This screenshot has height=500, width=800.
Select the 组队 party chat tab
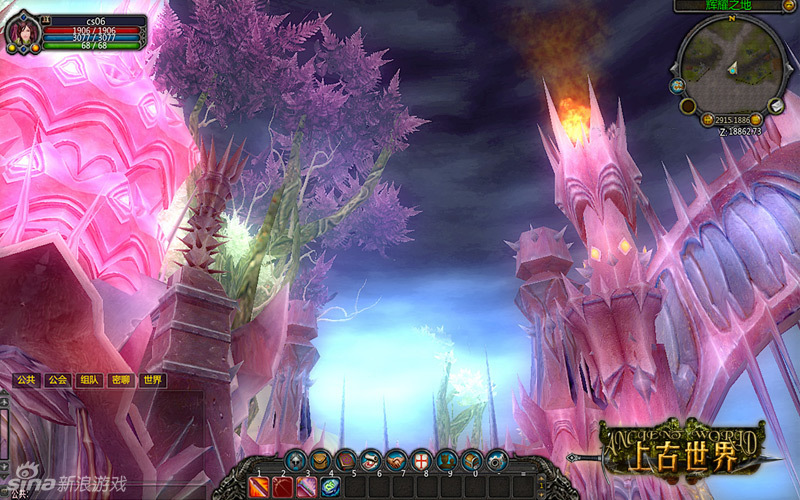pyautogui.click(x=89, y=380)
